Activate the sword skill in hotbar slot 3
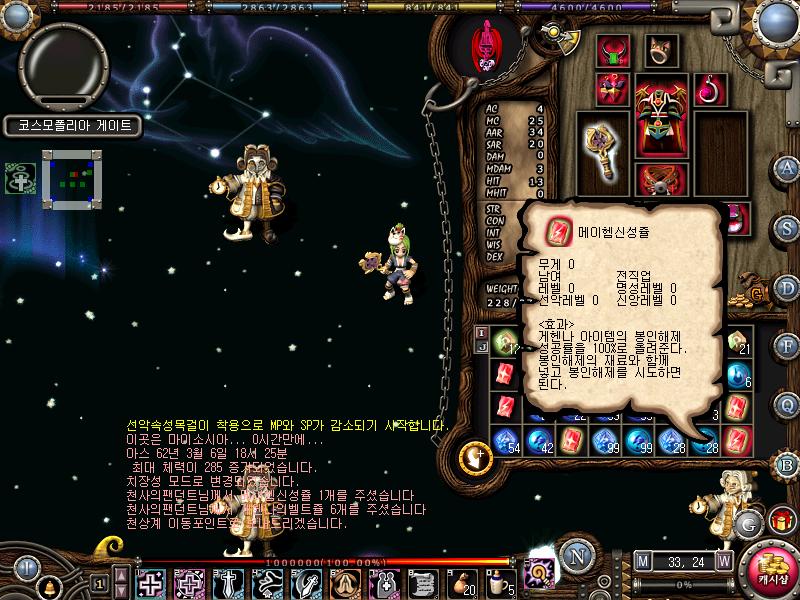 pos(229,582)
